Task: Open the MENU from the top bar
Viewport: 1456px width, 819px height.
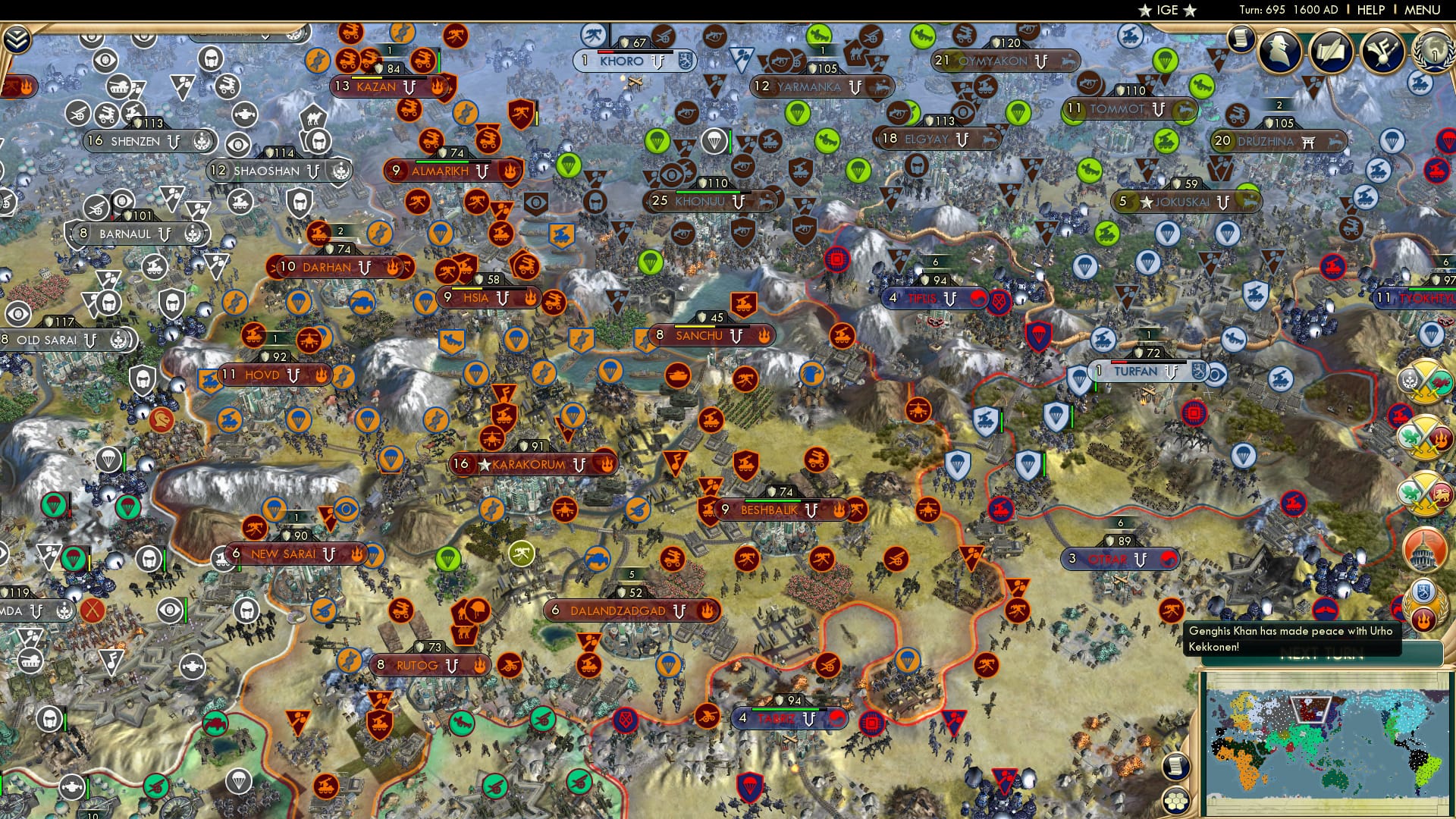Action: 1425,9
